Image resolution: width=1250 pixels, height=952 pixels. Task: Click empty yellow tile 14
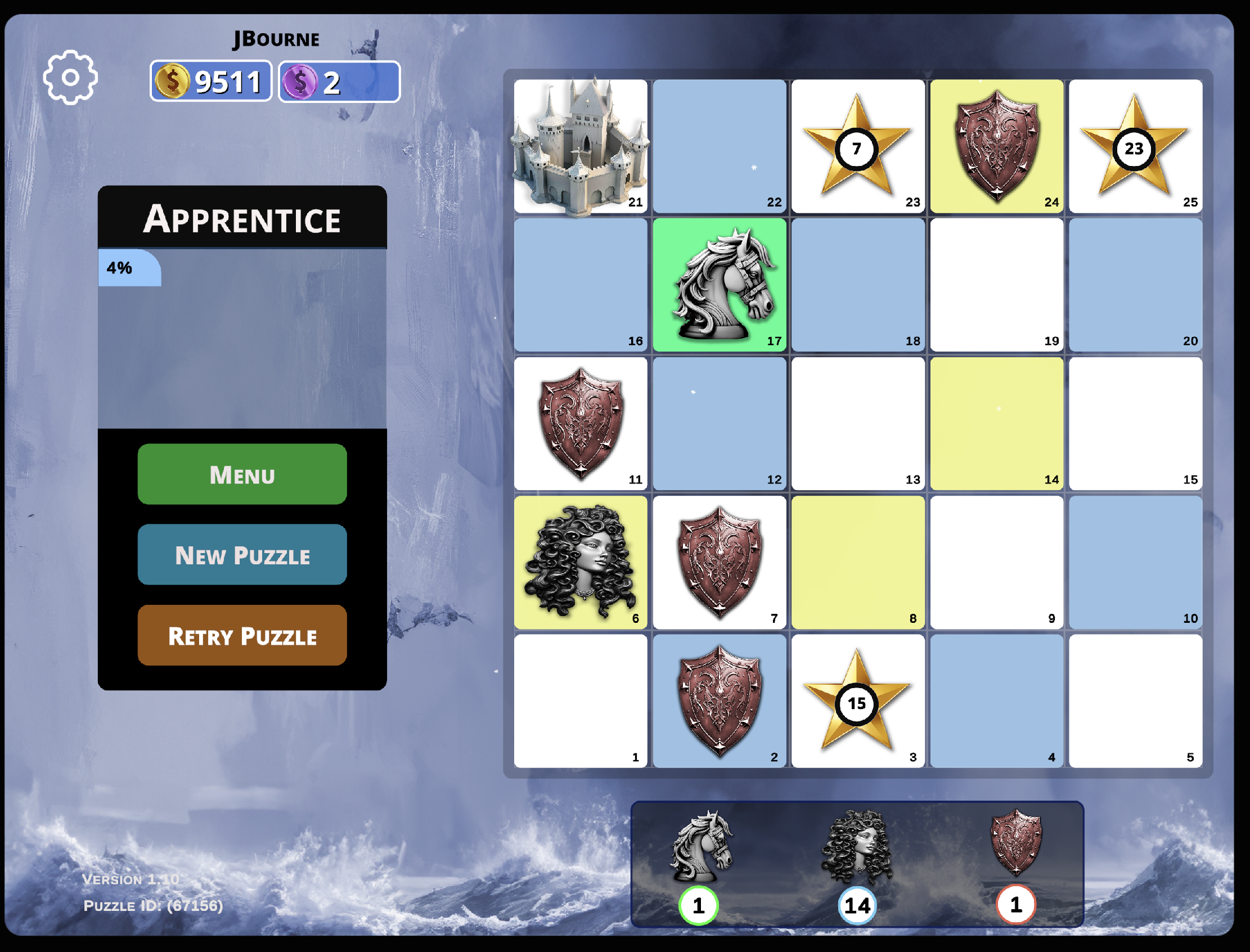click(x=996, y=423)
